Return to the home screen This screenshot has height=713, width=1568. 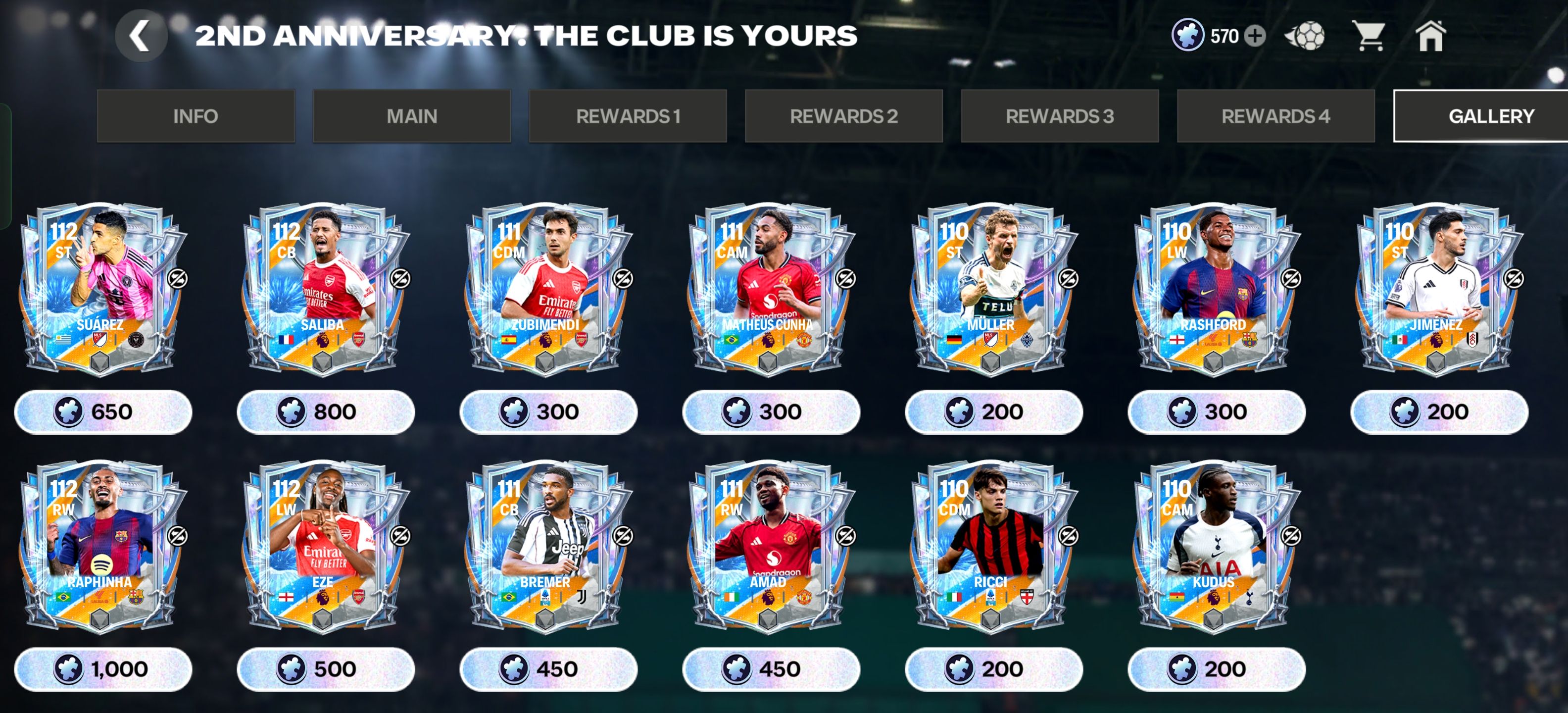tap(1430, 36)
